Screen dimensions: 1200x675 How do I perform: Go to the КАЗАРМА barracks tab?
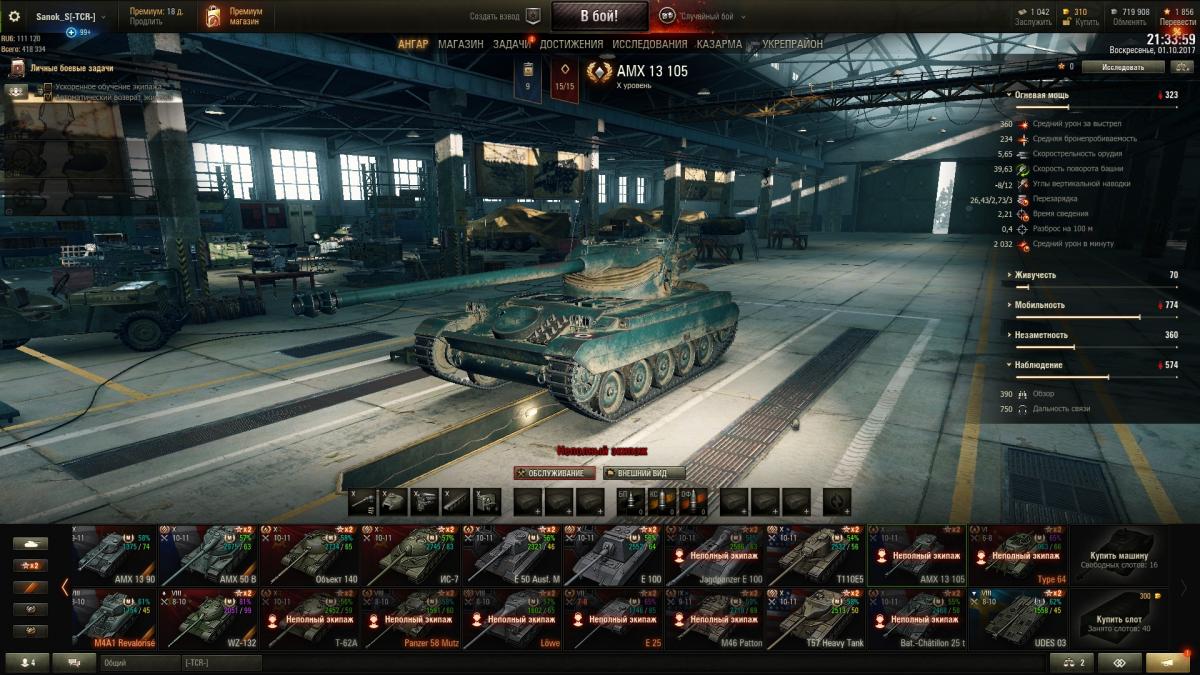(719, 45)
